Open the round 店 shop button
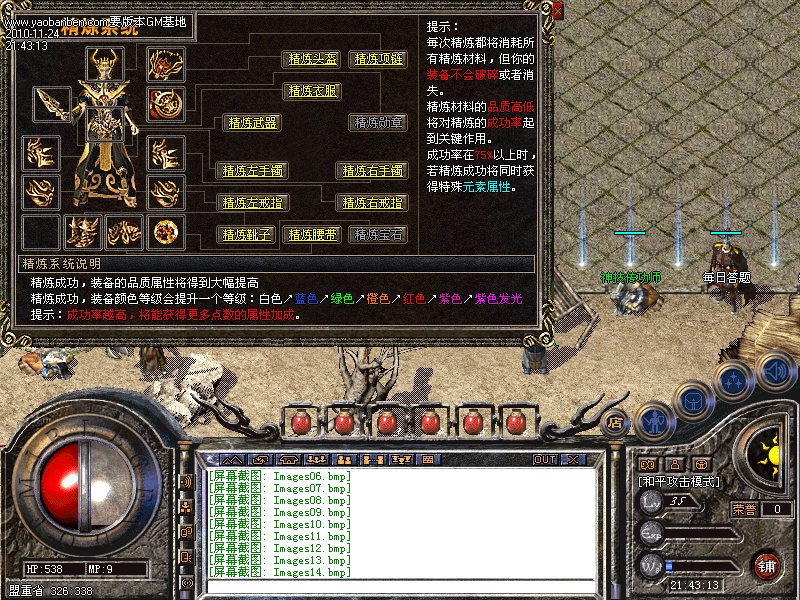 615,421
